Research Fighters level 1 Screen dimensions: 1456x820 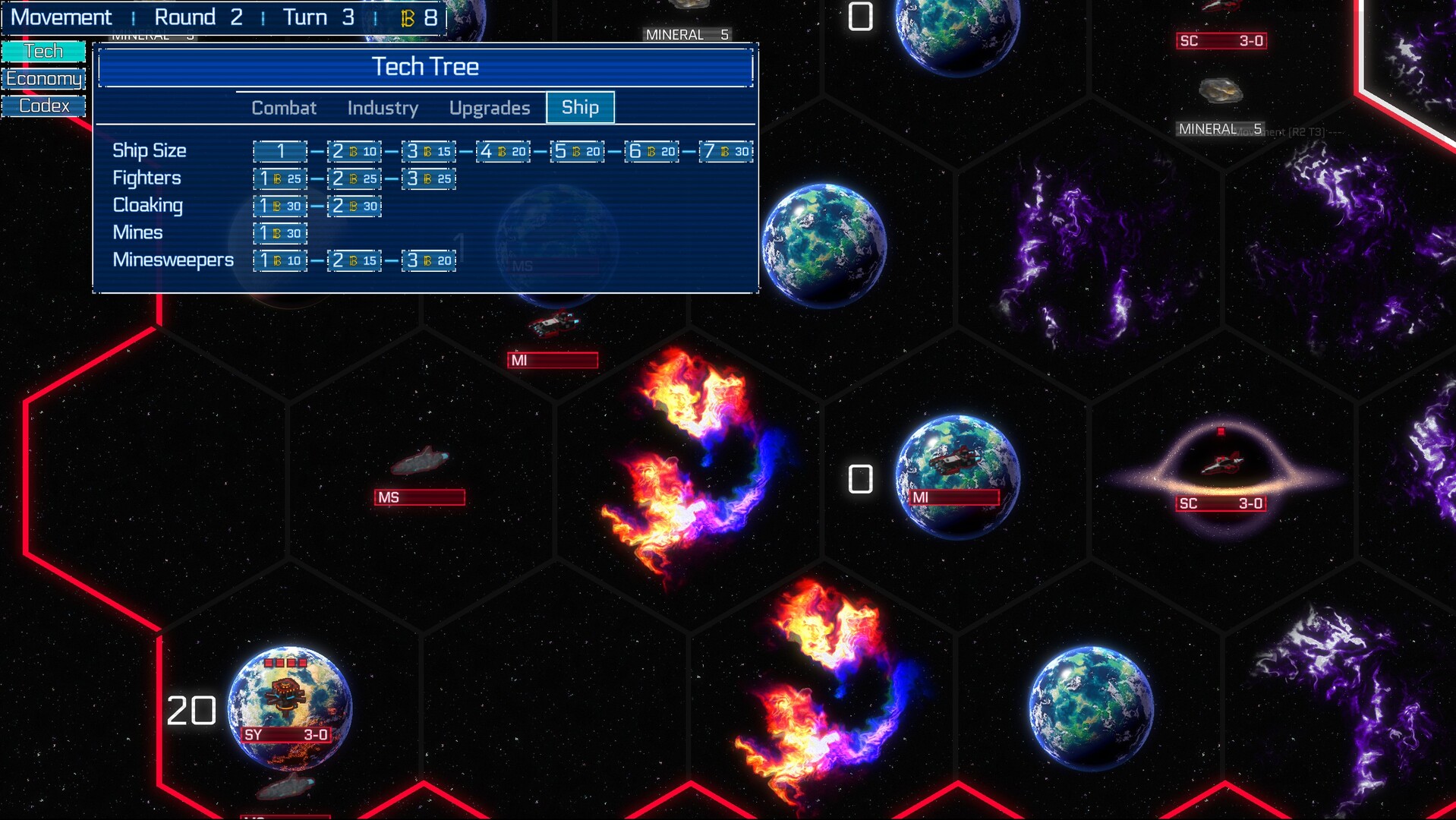(x=280, y=178)
